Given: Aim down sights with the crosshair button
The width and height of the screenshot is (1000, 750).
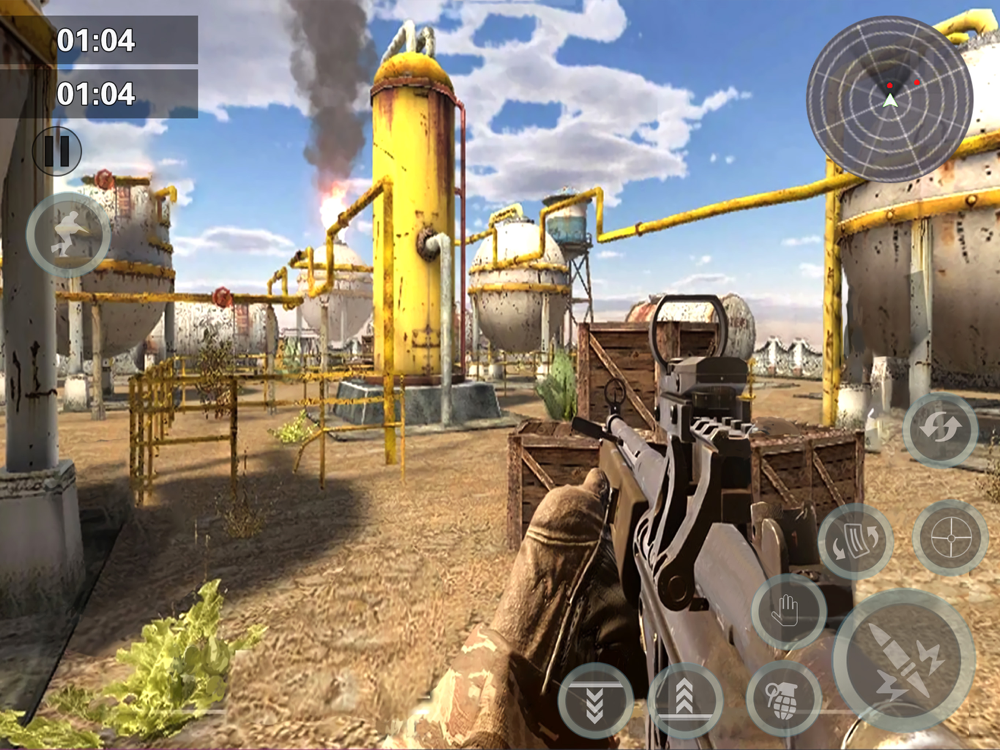Looking at the screenshot, I should point(950,538).
